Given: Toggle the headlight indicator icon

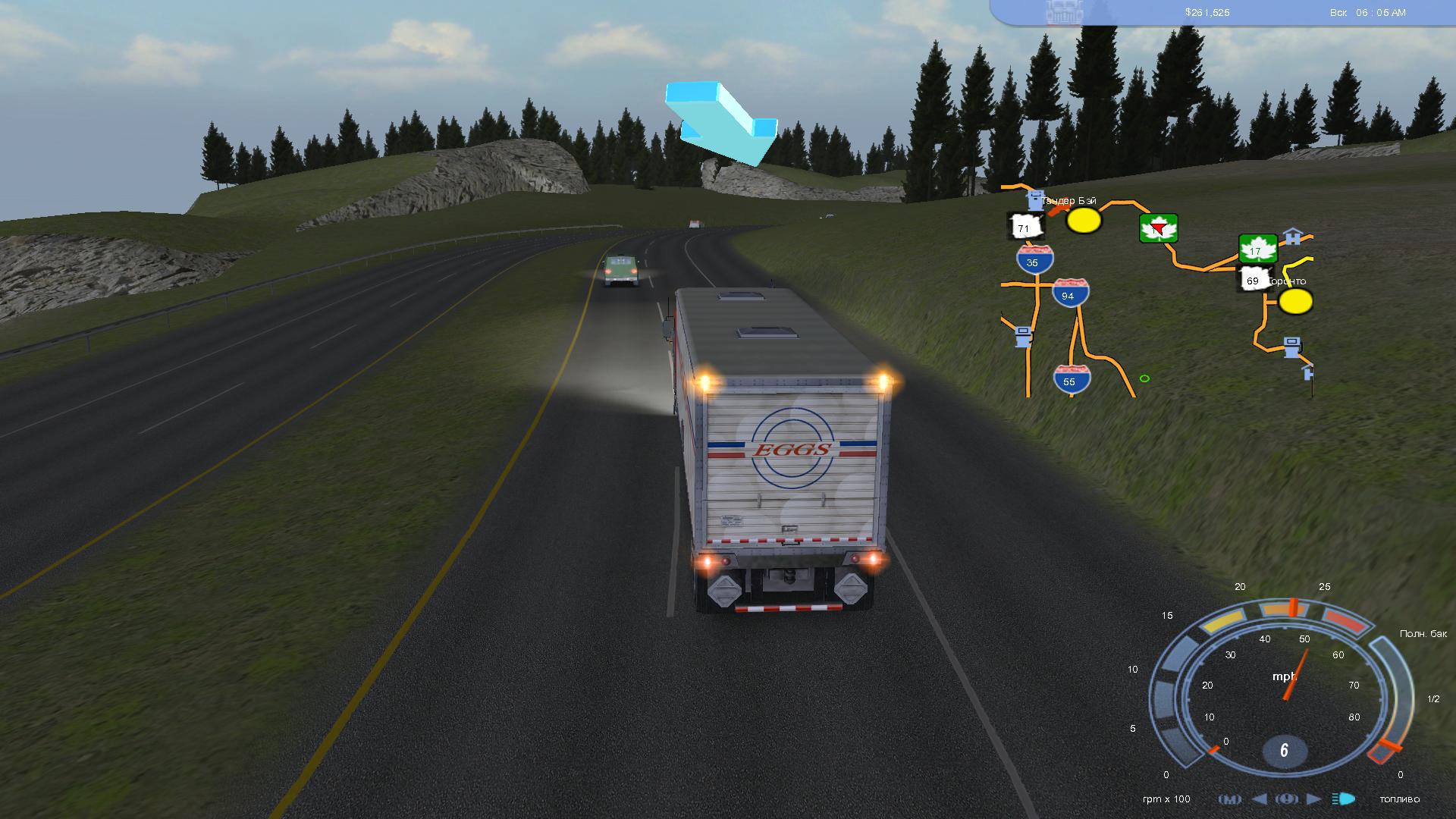Looking at the screenshot, I should click(x=1344, y=799).
